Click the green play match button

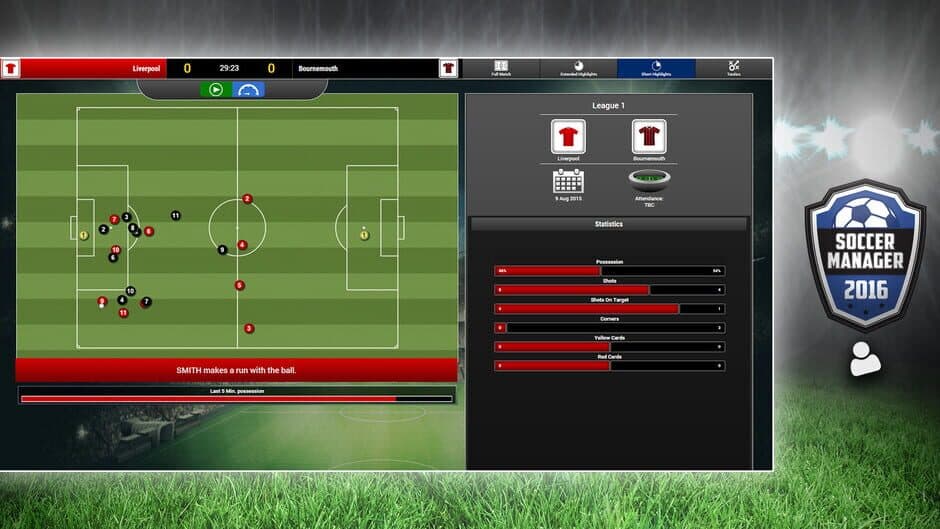click(216, 90)
